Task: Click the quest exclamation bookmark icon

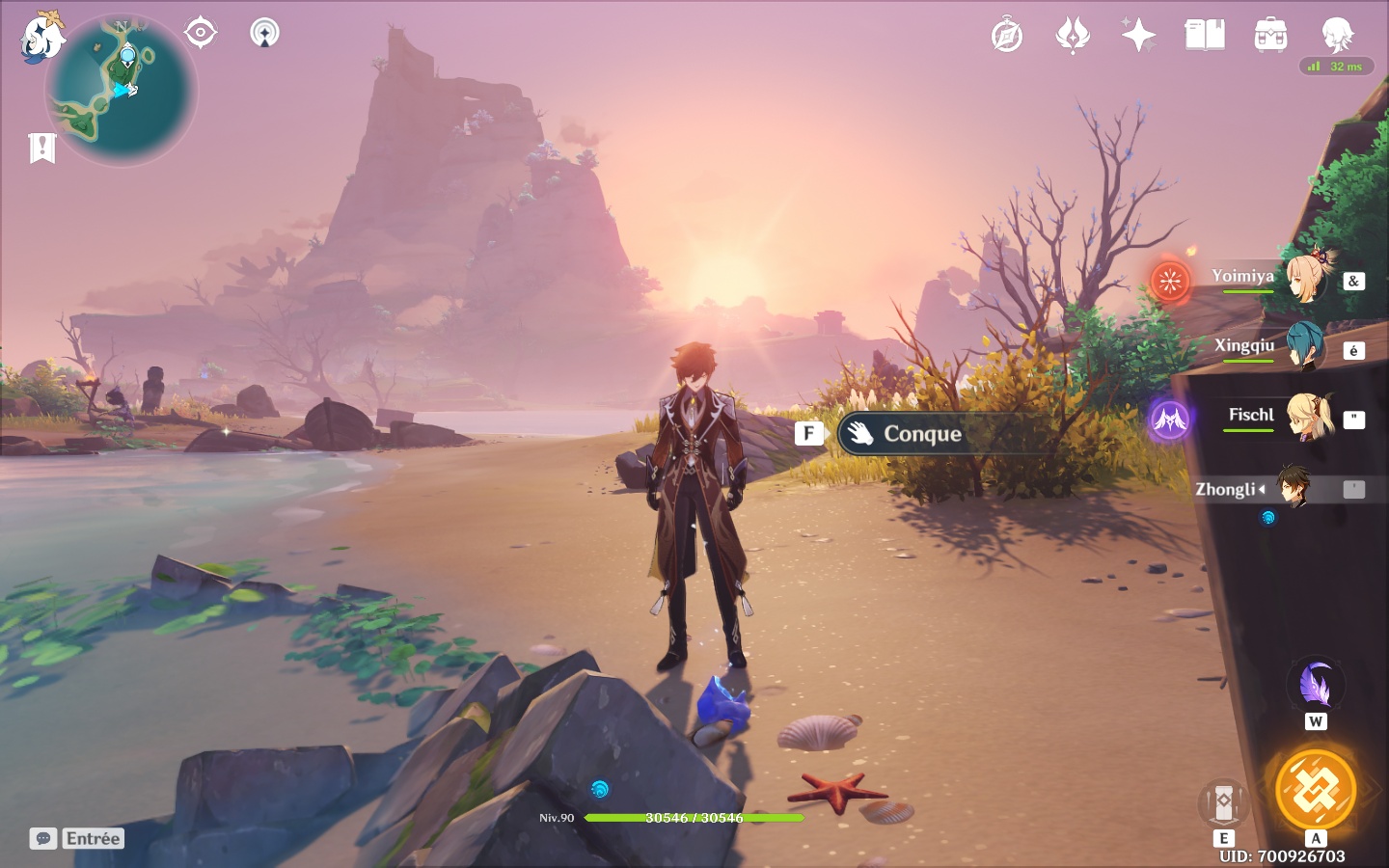Action: 42,148
